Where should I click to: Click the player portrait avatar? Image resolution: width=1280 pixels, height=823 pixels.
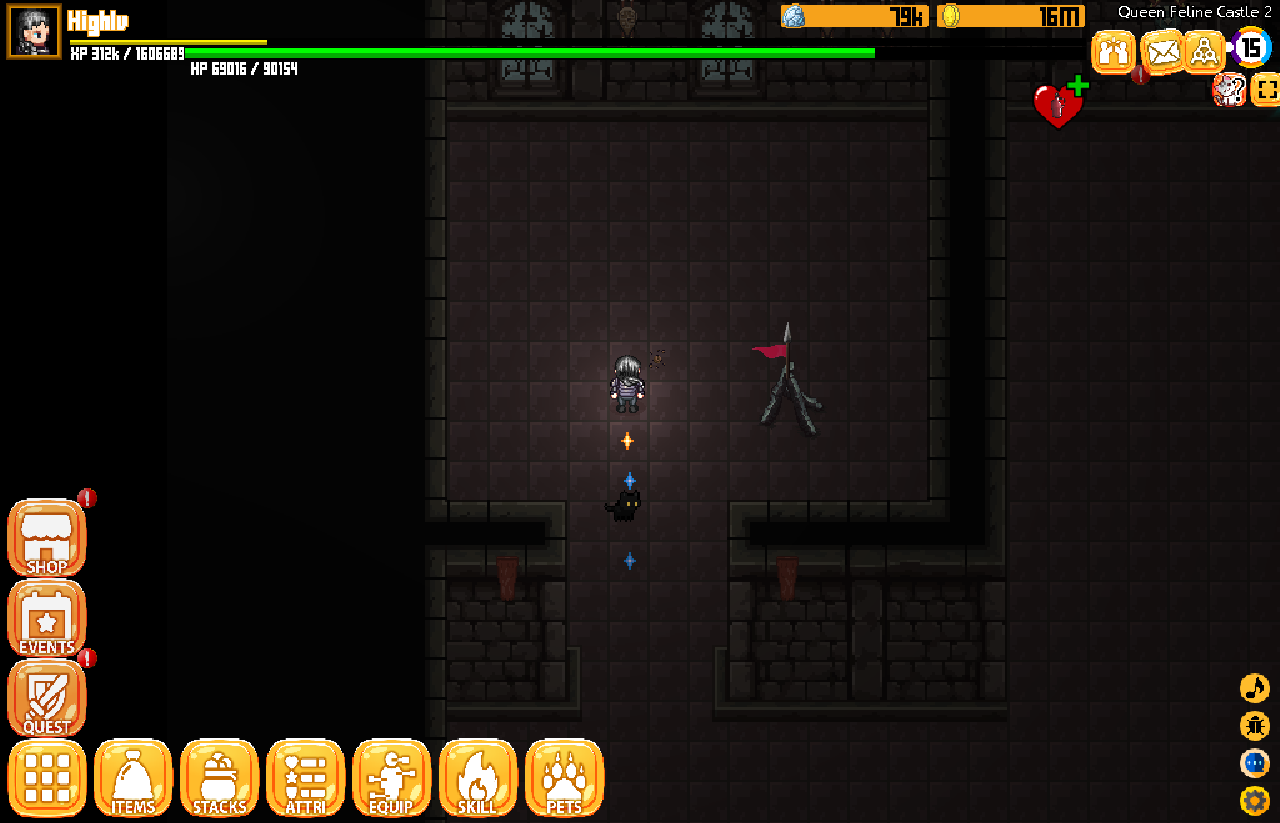coord(34,31)
